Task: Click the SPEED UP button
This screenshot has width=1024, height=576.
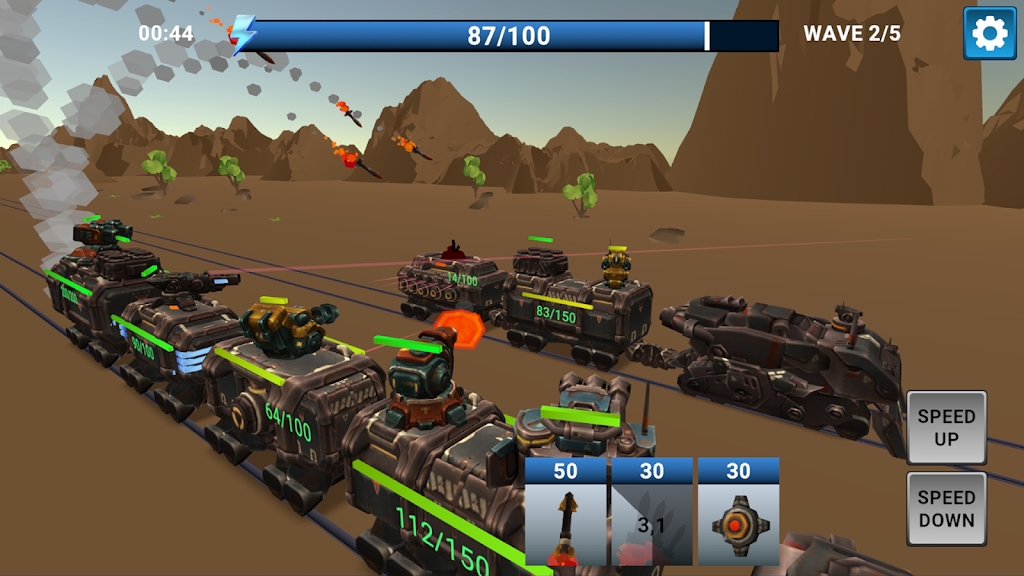Action: tap(946, 427)
